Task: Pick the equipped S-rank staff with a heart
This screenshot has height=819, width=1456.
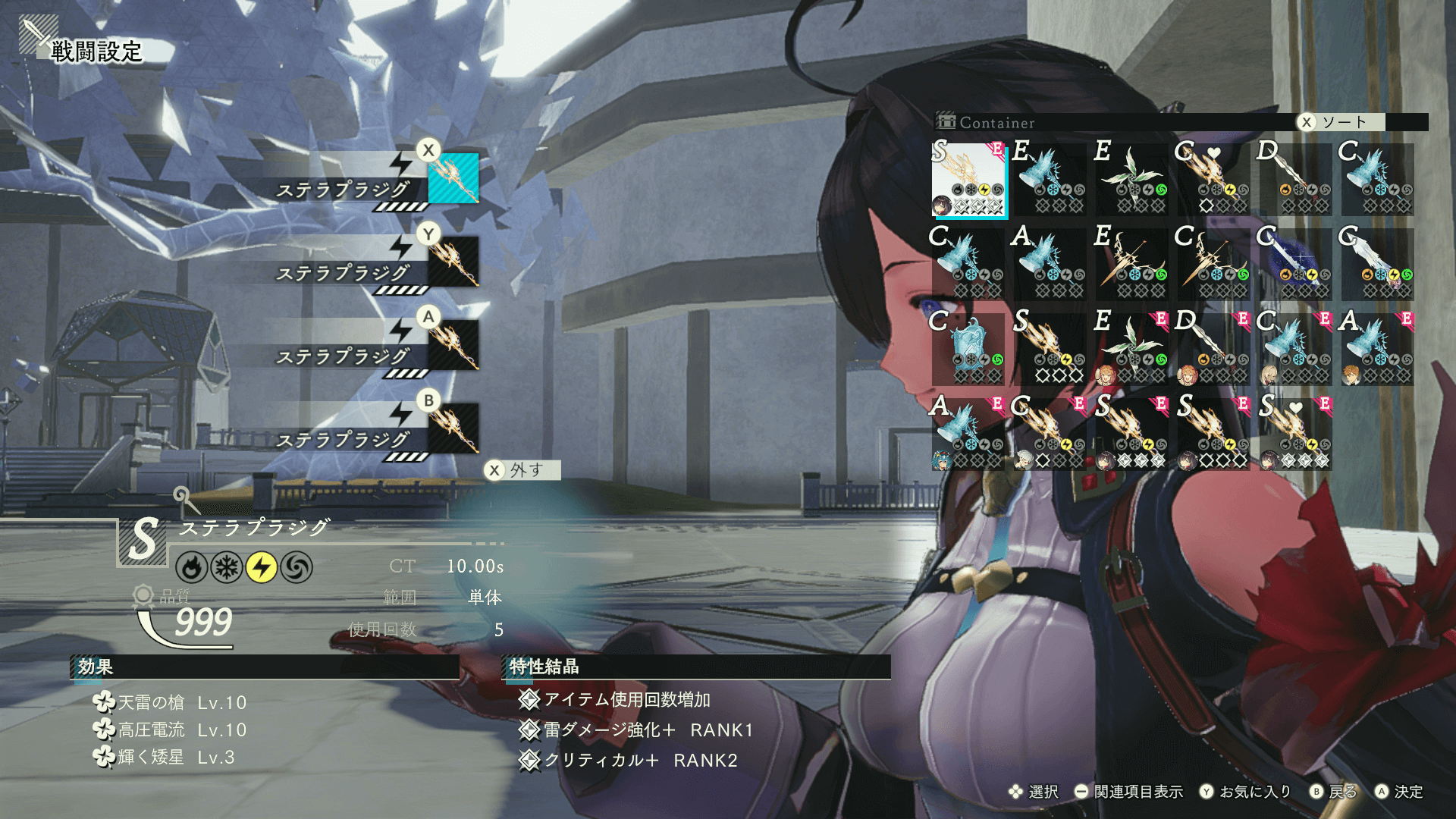Action: pyautogui.click(x=1295, y=434)
